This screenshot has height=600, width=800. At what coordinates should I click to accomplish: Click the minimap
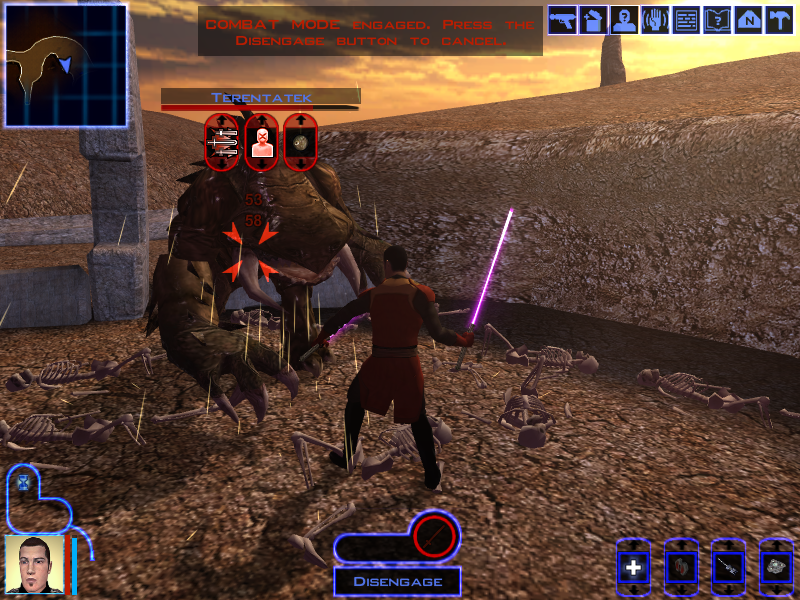(66, 65)
